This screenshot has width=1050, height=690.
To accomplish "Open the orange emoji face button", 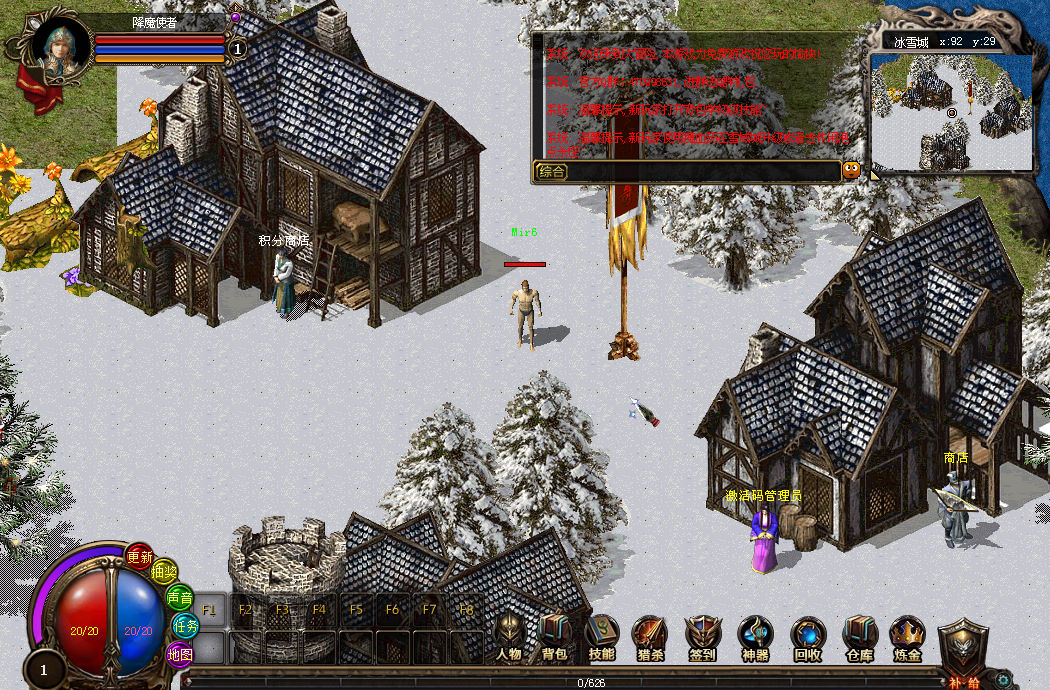I will (x=851, y=170).
